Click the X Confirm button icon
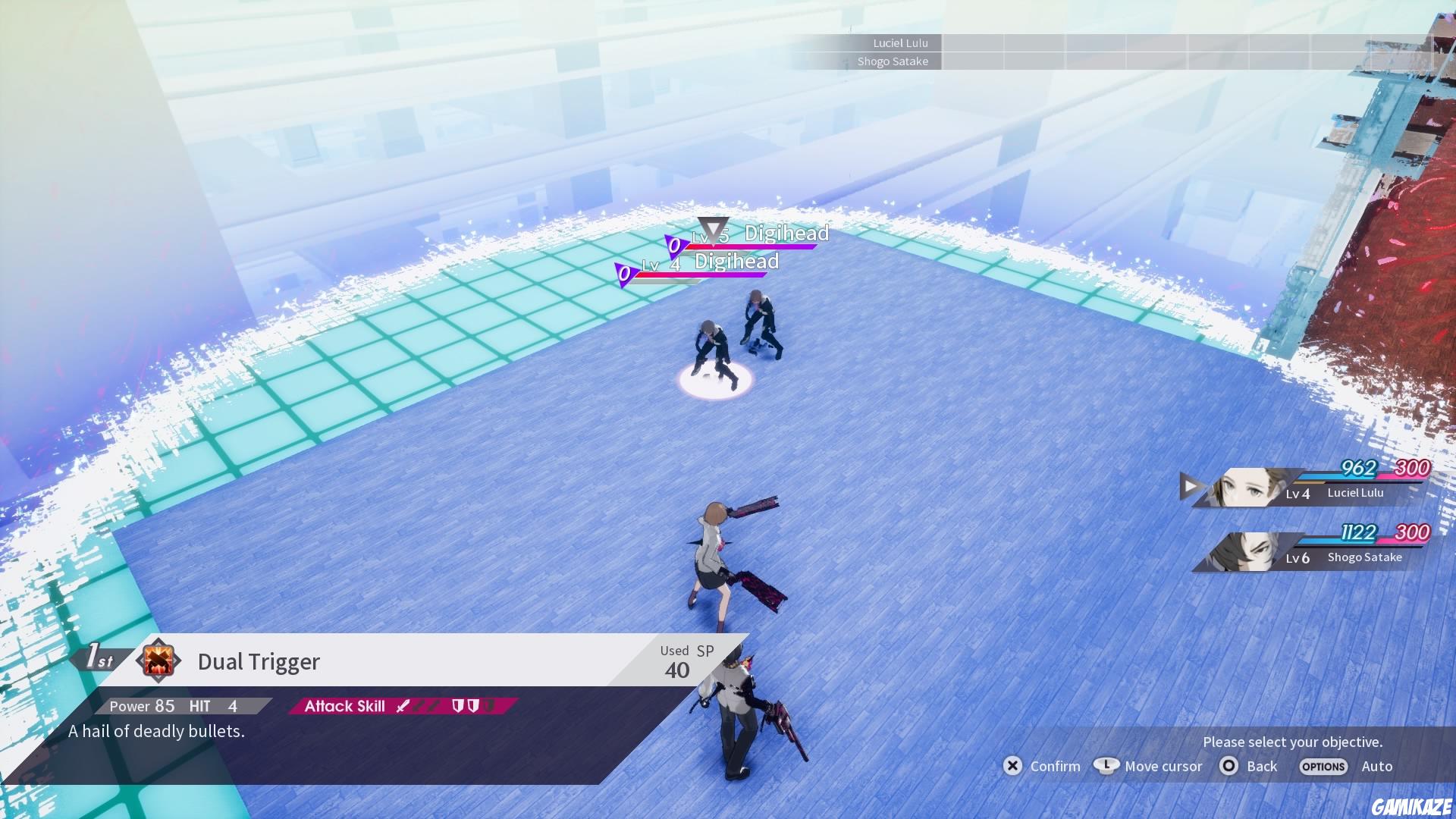The width and height of the screenshot is (1456, 819). 1013,767
